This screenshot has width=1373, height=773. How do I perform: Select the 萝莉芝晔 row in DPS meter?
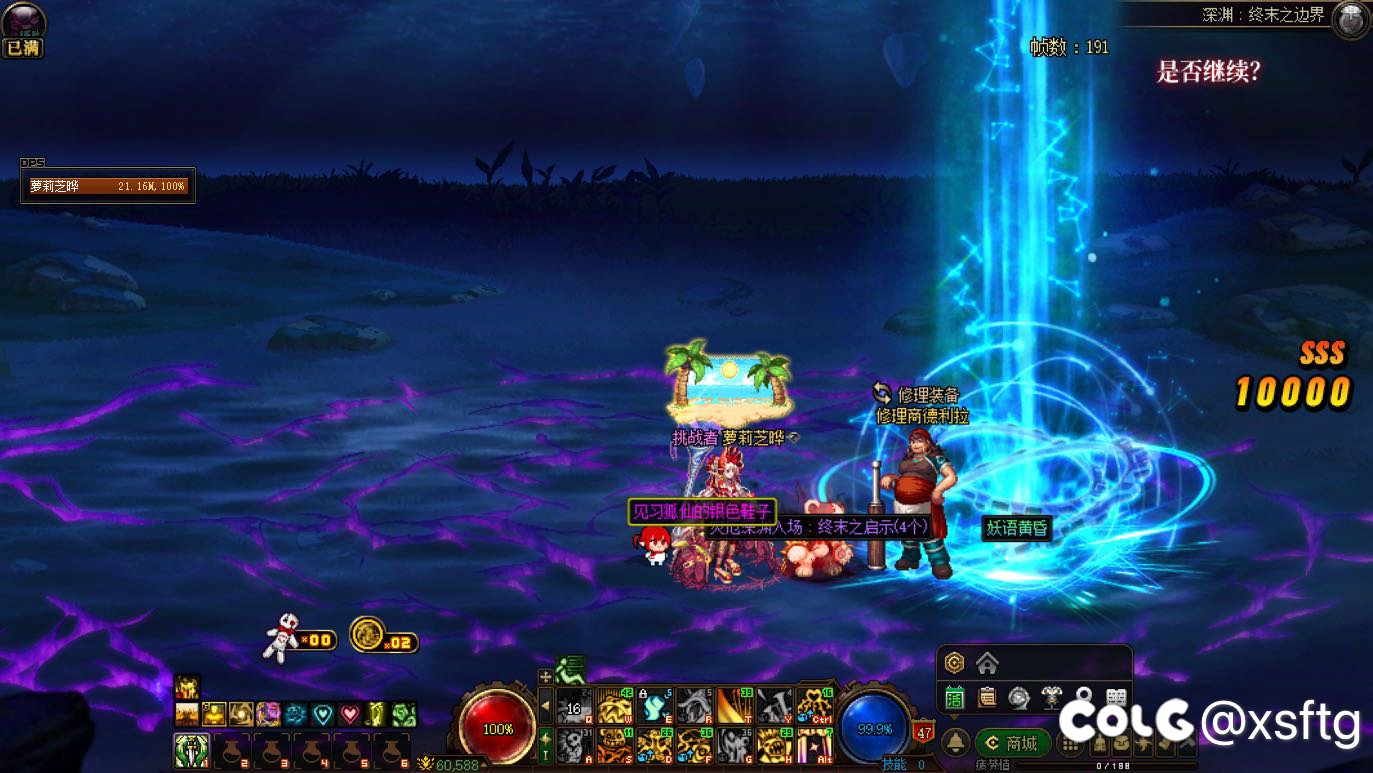click(x=108, y=186)
